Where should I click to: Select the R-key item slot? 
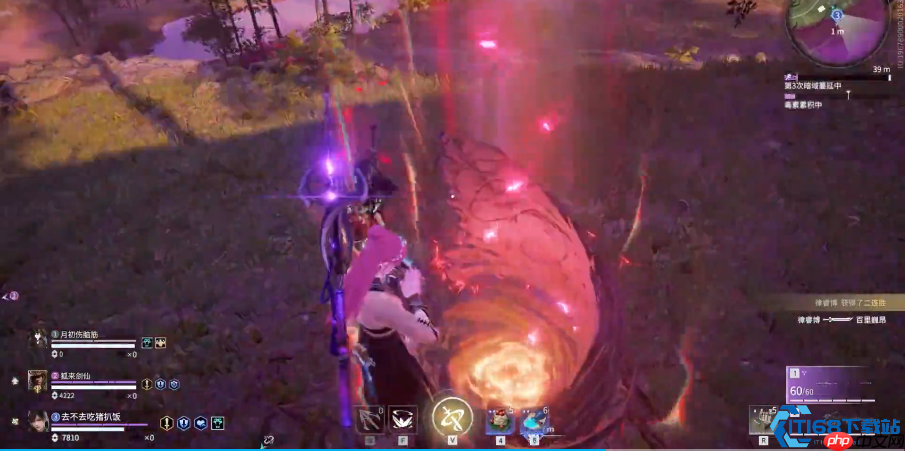coord(764,419)
